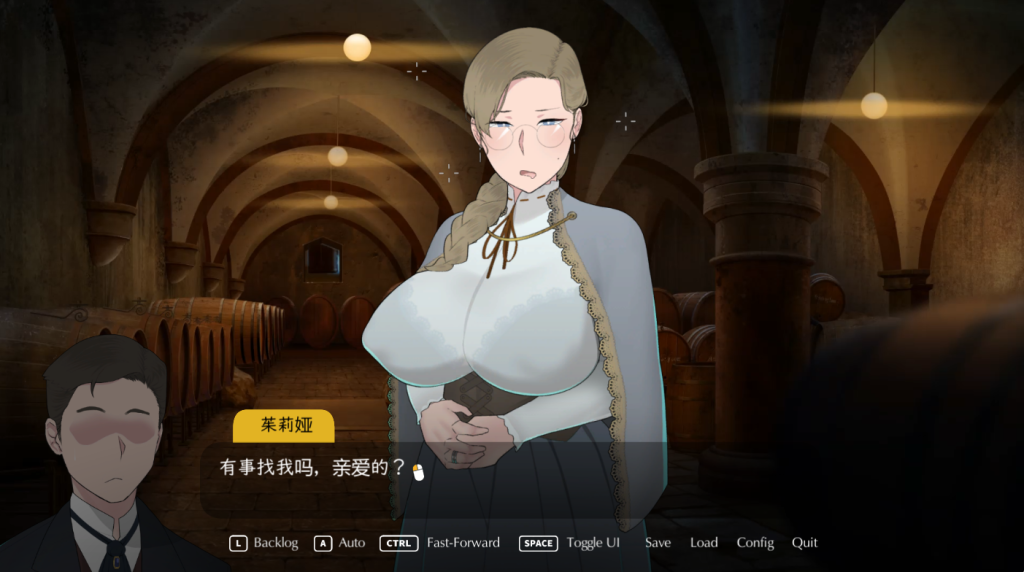This screenshot has height=572, width=1024.
Task: Open the Save menu
Action: pos(658,543)
